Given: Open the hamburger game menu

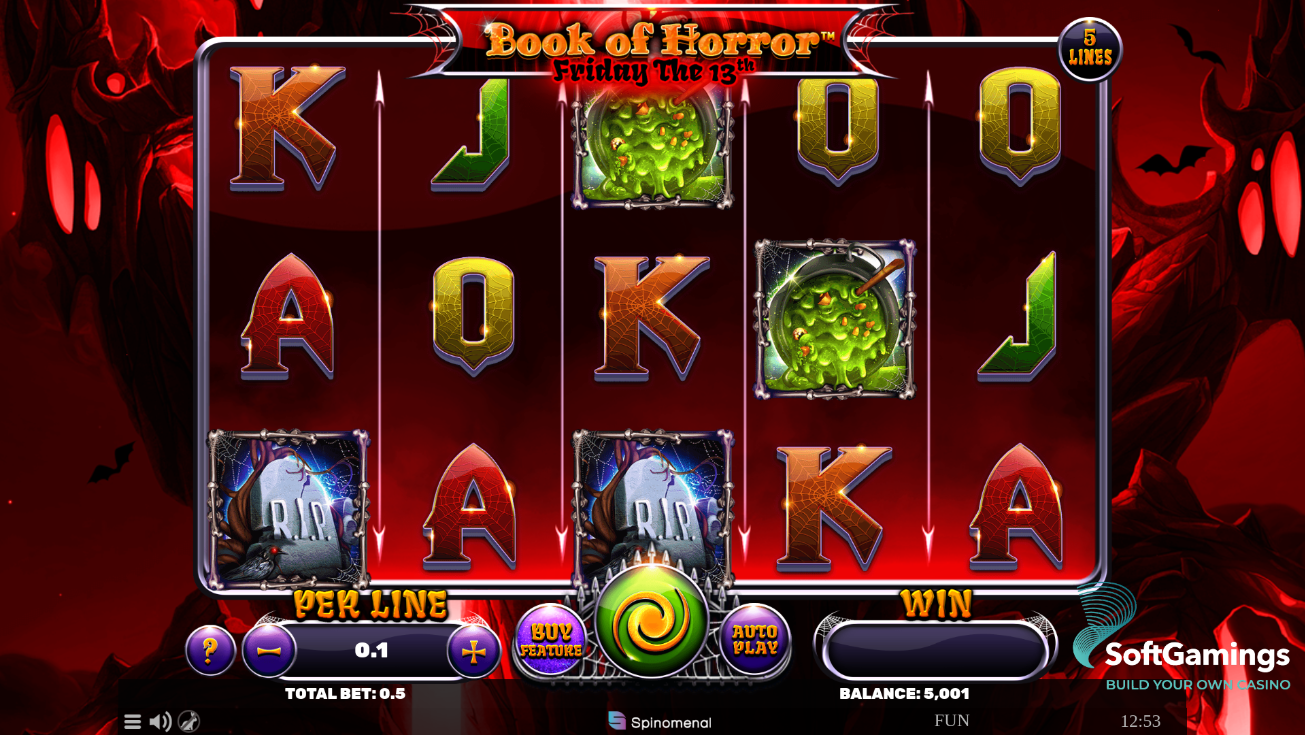Looking at the screenshot, I should pos(132,720).
